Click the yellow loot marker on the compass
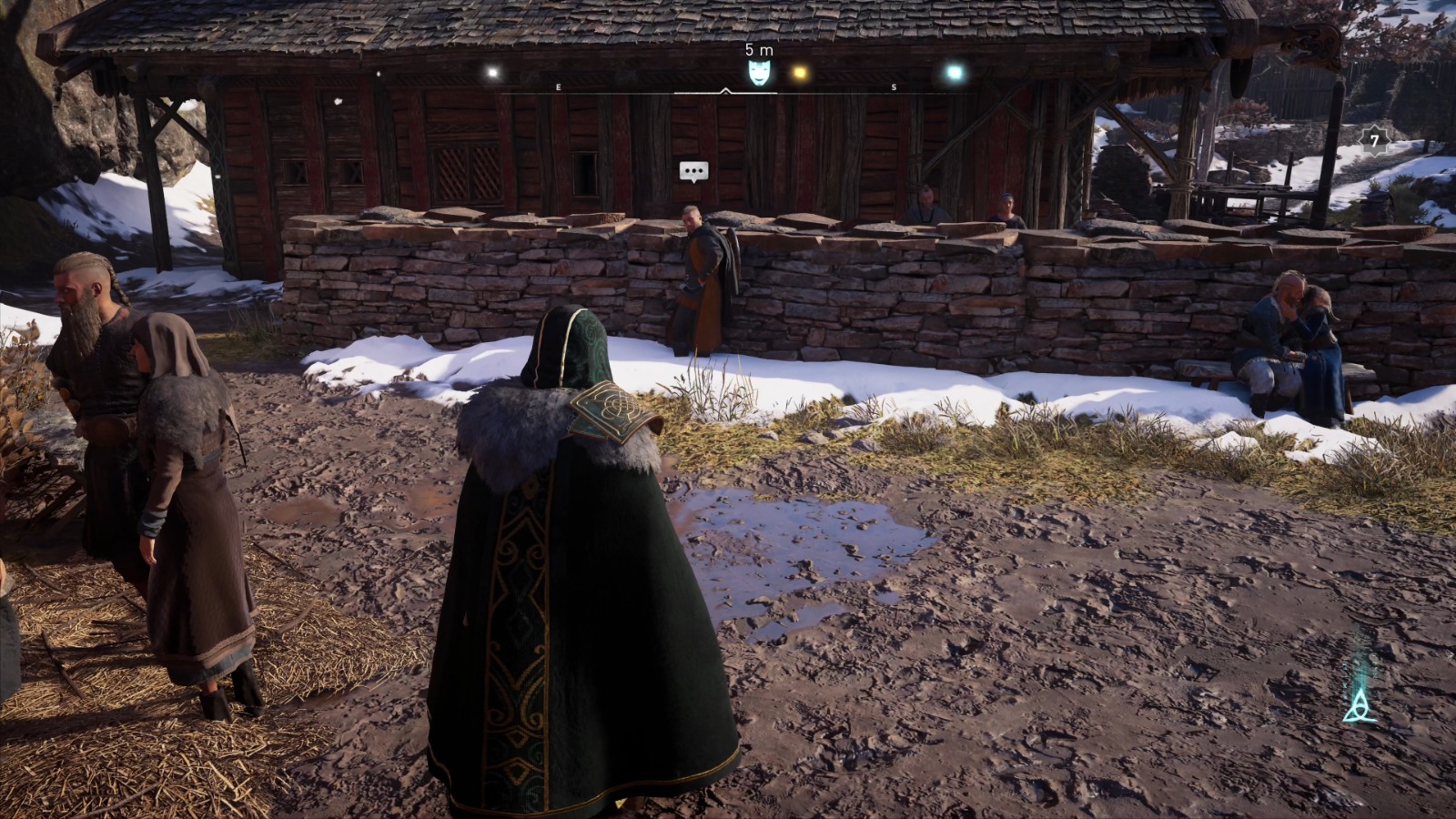This screenshot has height=819, width=1456. (x=800, y=71)
